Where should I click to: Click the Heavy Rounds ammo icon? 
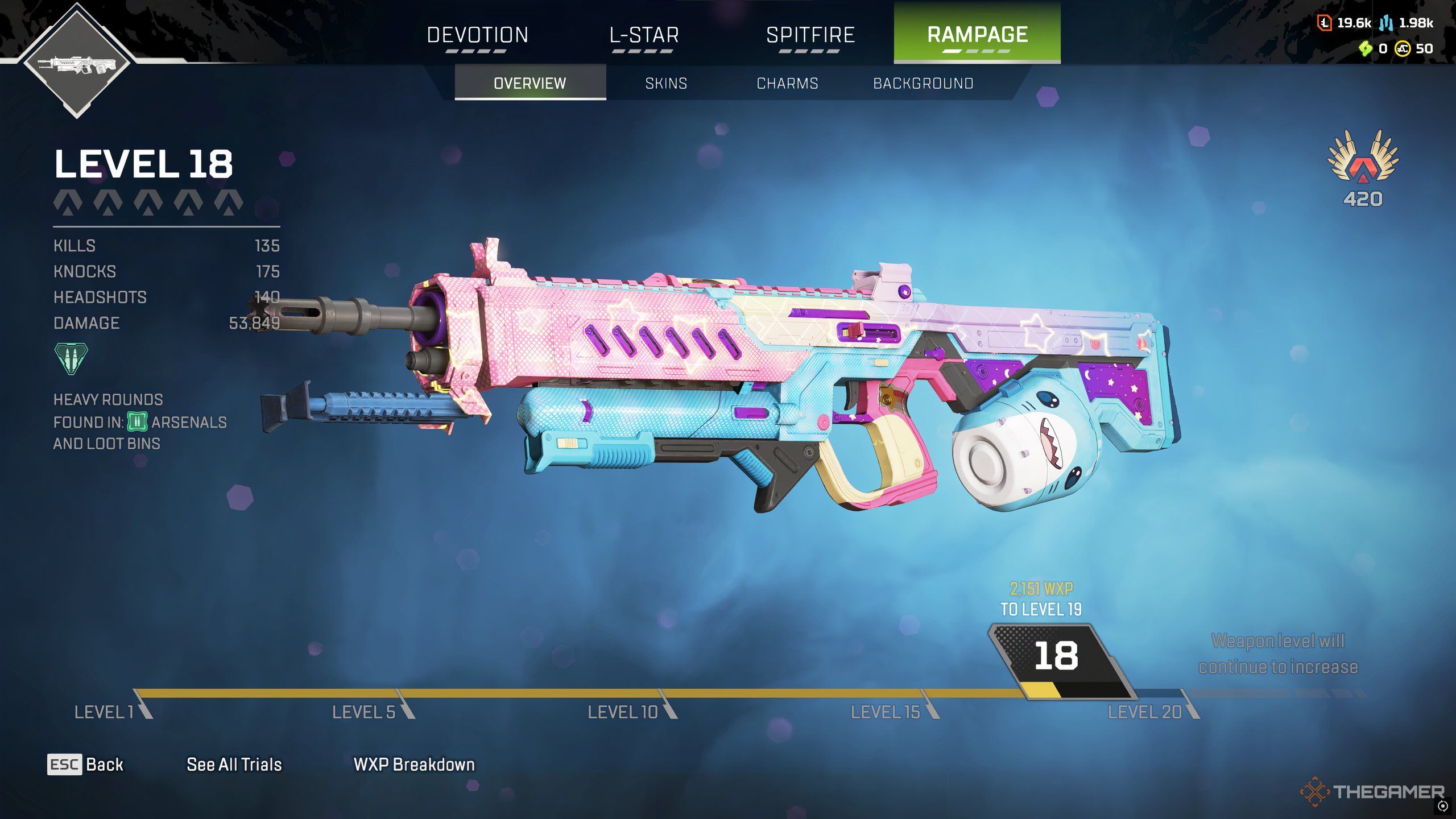[71, 358]
